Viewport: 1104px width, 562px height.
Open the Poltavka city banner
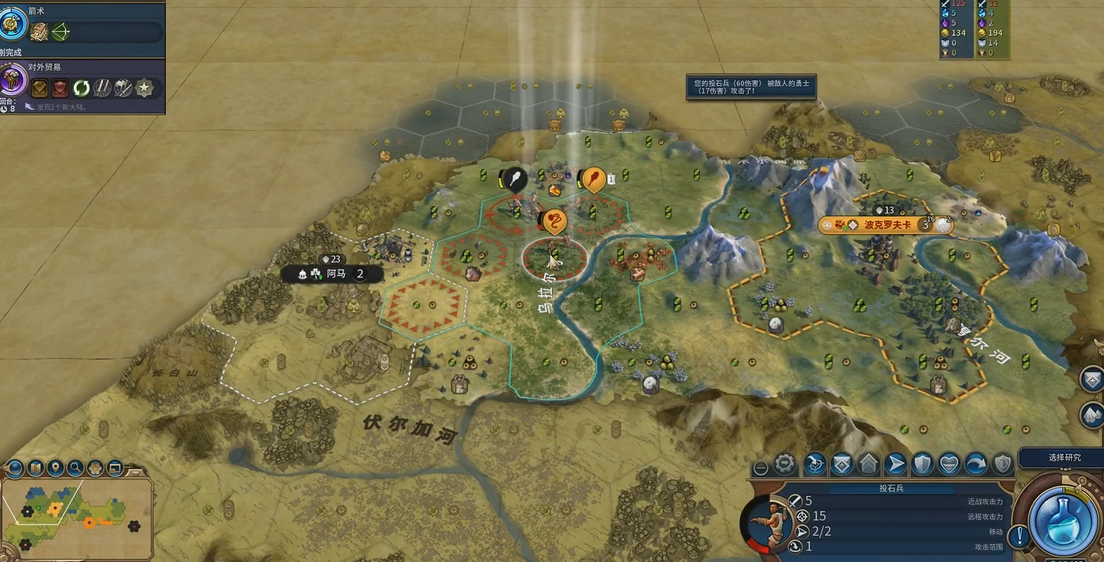(x=885, y=225)
